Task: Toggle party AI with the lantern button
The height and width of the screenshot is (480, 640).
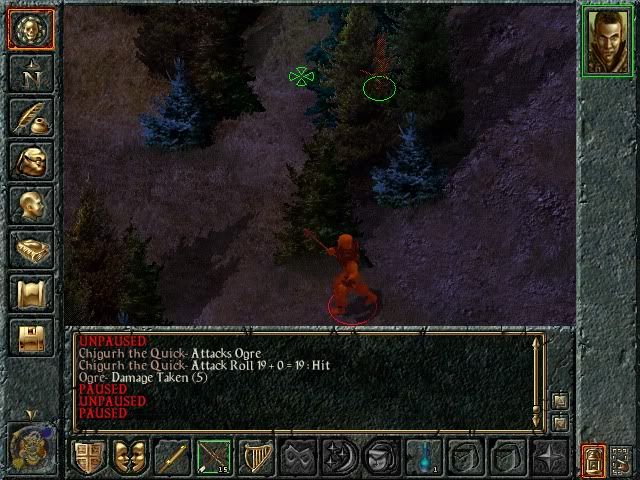Action: pos(593,459)
